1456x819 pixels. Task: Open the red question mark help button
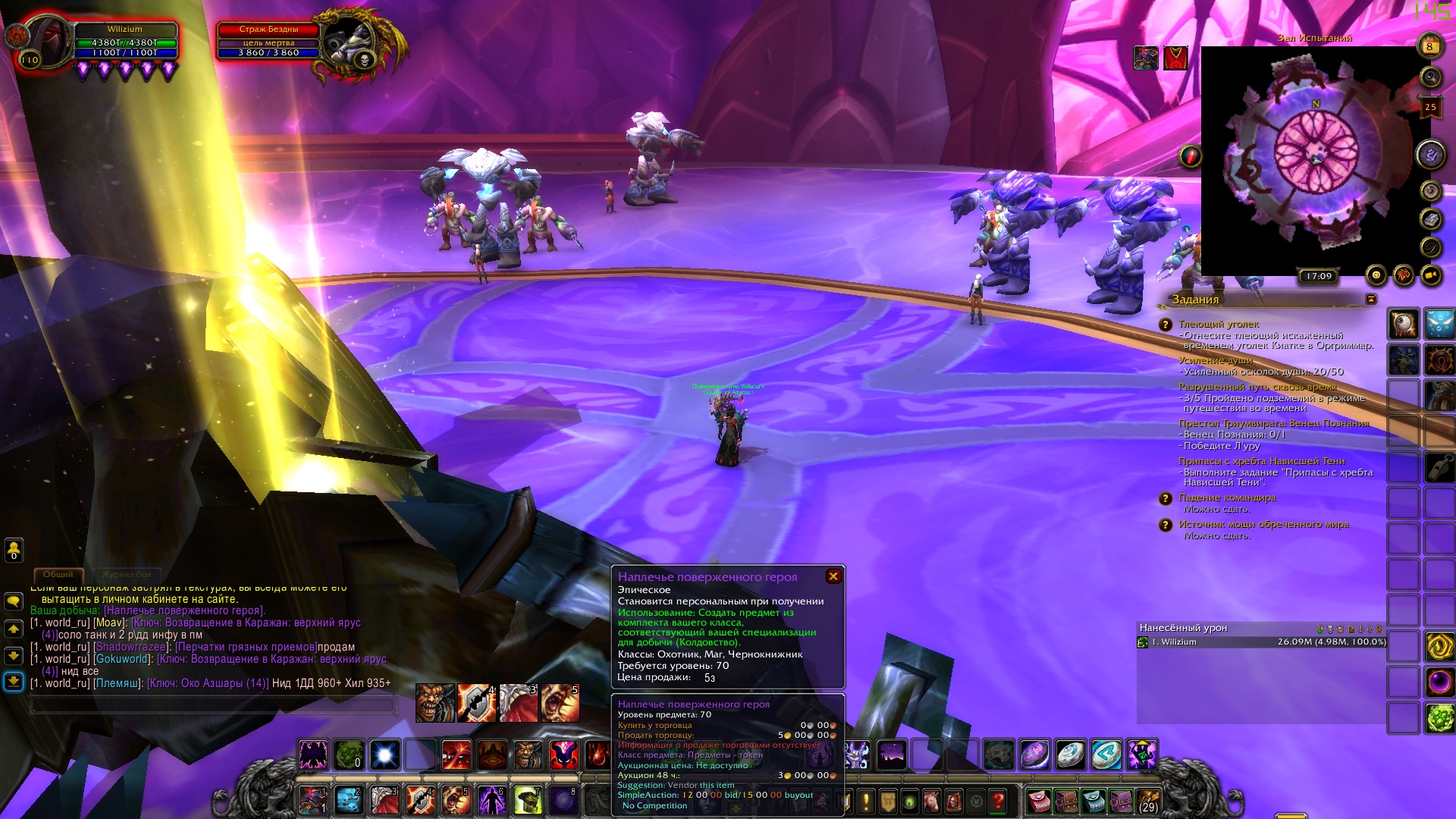[998, 801]
